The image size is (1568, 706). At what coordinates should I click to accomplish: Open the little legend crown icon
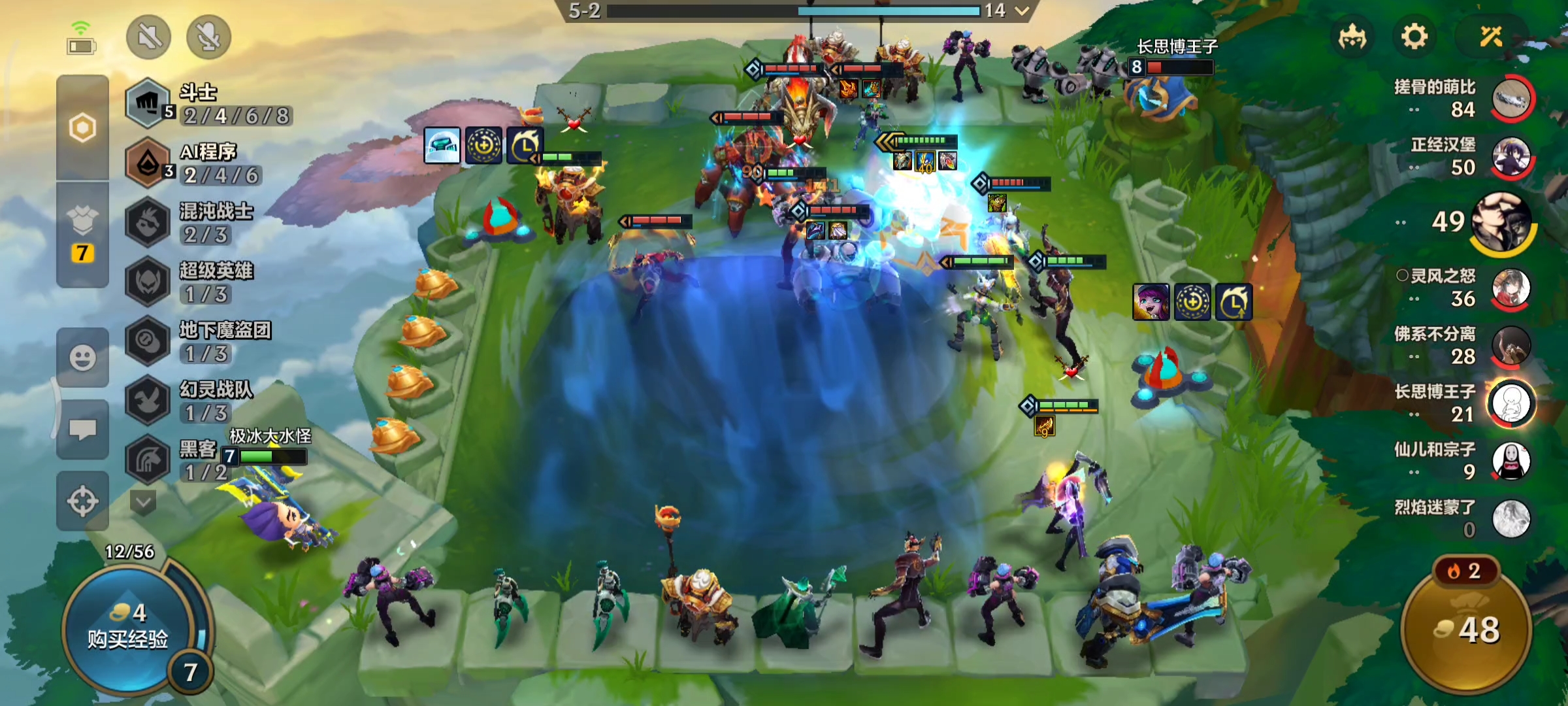point(1352,37)
